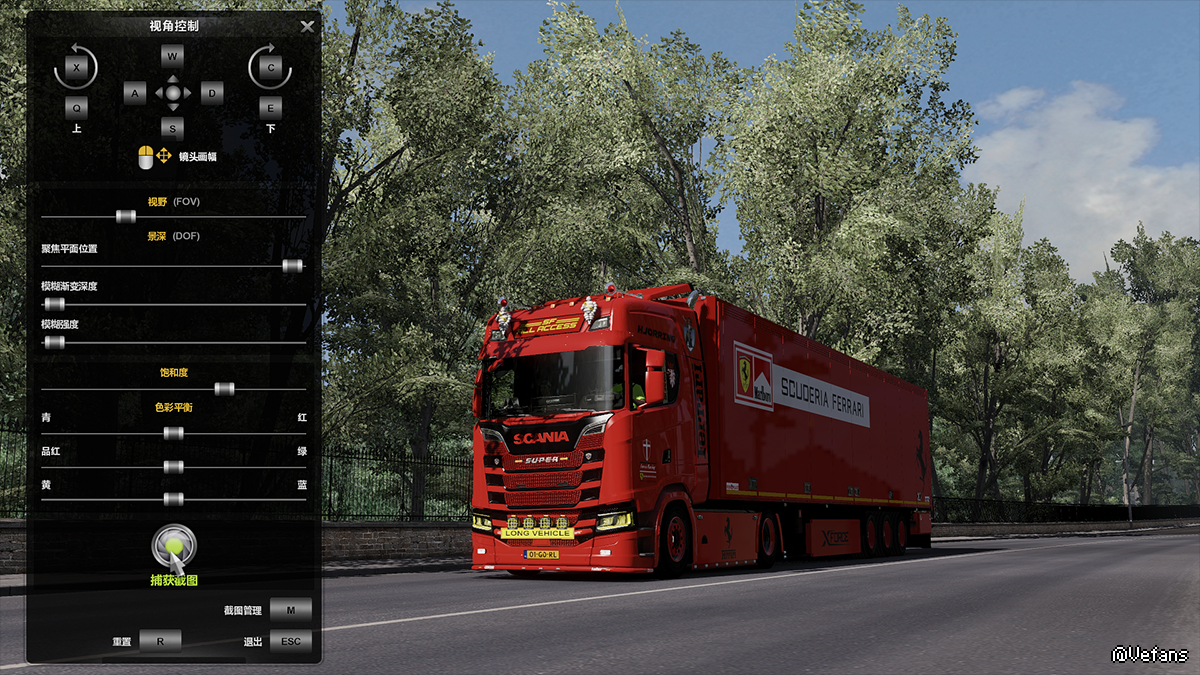The height and width of the screenshot is (675, 1200).
Task: Click the 黄-蓝 color balance slider handle
Action: 173,499
